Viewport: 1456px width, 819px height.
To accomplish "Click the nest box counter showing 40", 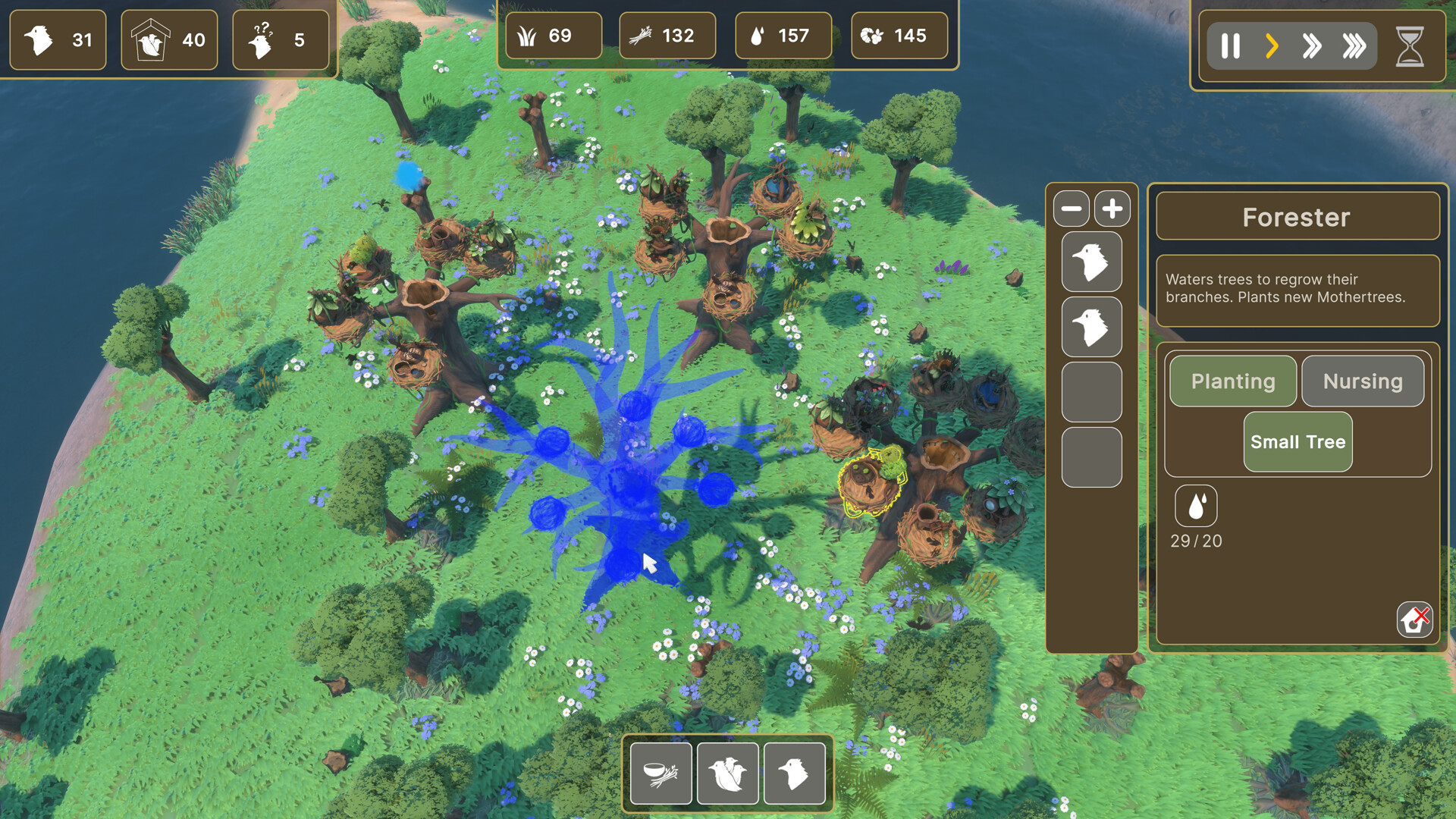I will (169, 40).
